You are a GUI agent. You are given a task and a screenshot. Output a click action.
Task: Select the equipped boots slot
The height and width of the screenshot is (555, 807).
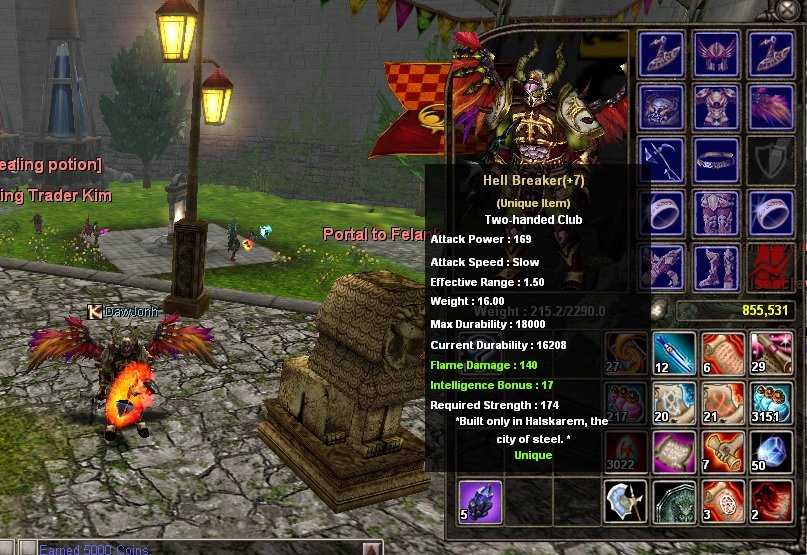coord(715,267)
